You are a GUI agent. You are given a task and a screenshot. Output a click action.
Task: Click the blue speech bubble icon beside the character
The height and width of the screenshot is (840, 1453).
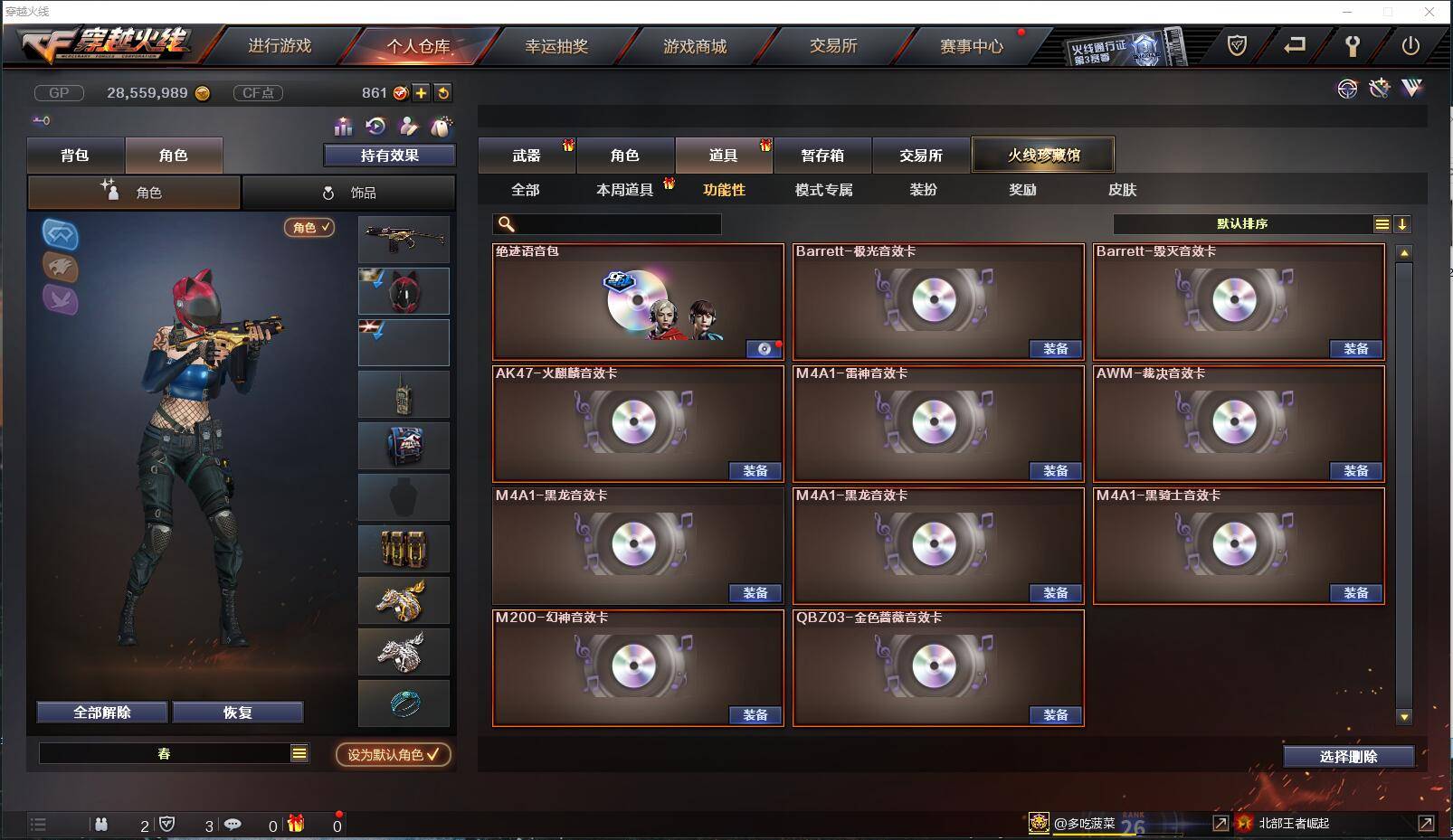pyautogui.click(x=60, y=235)
